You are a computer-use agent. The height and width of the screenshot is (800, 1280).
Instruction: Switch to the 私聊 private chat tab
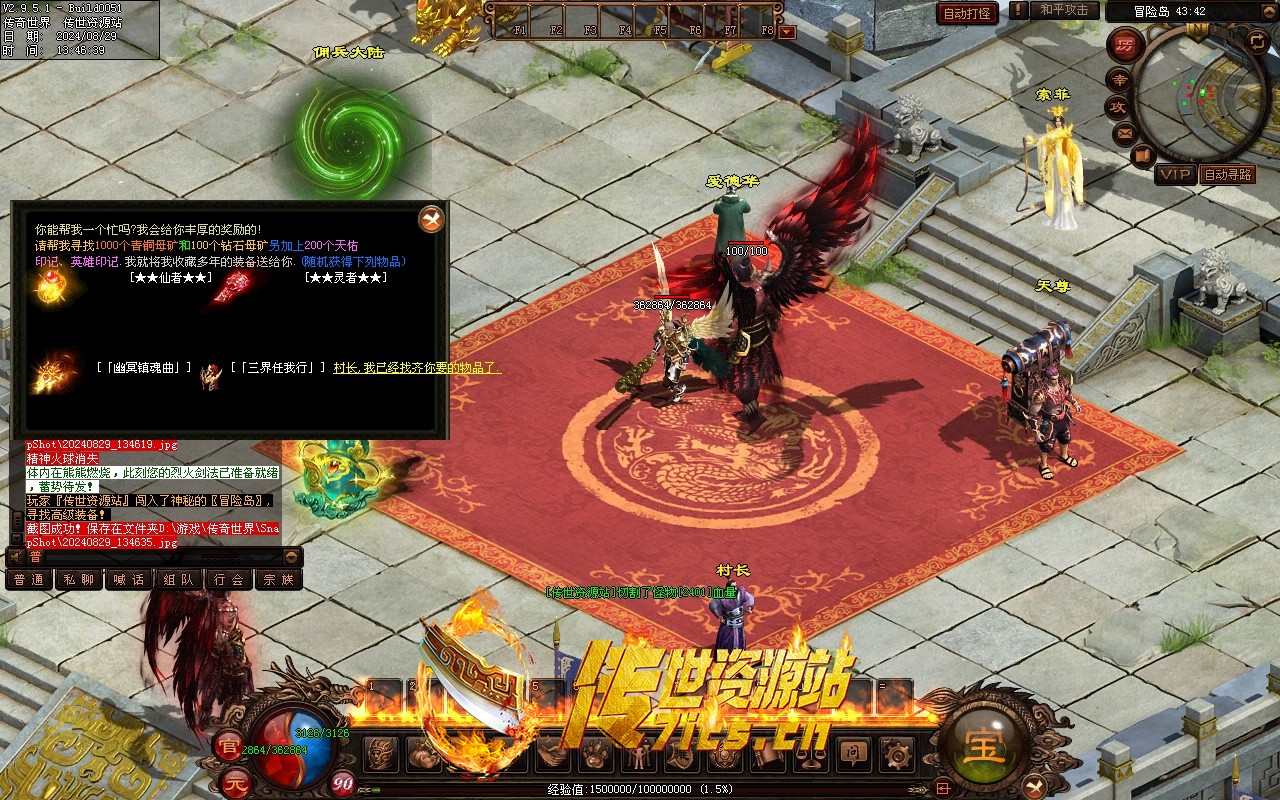click(78, 579)
